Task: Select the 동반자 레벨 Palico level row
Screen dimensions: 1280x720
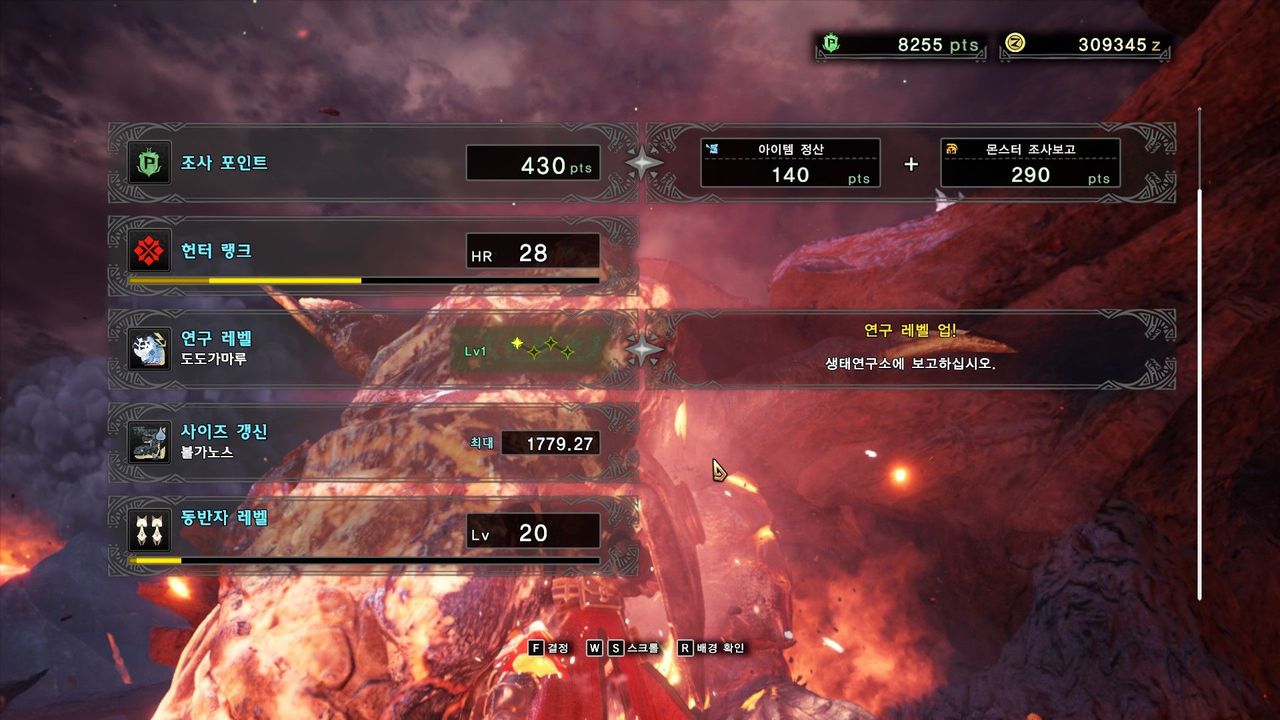Action: click(372, 533)
